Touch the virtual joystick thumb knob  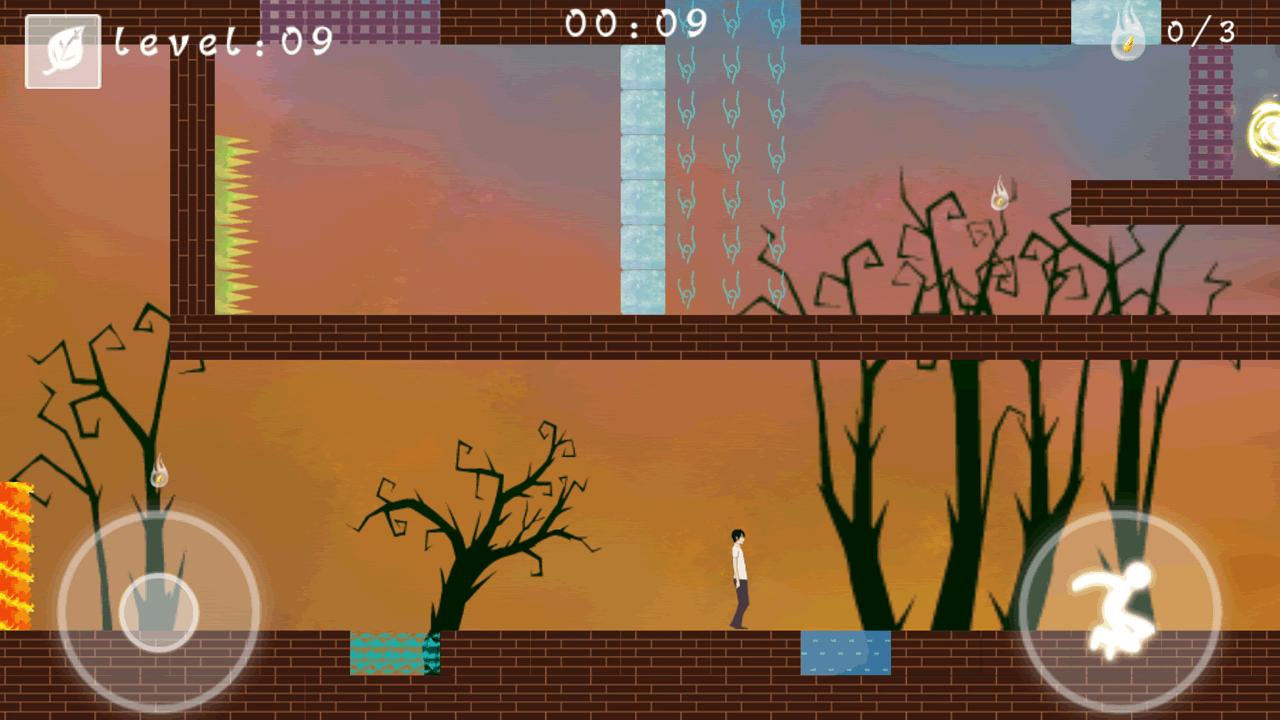point(158,612)
